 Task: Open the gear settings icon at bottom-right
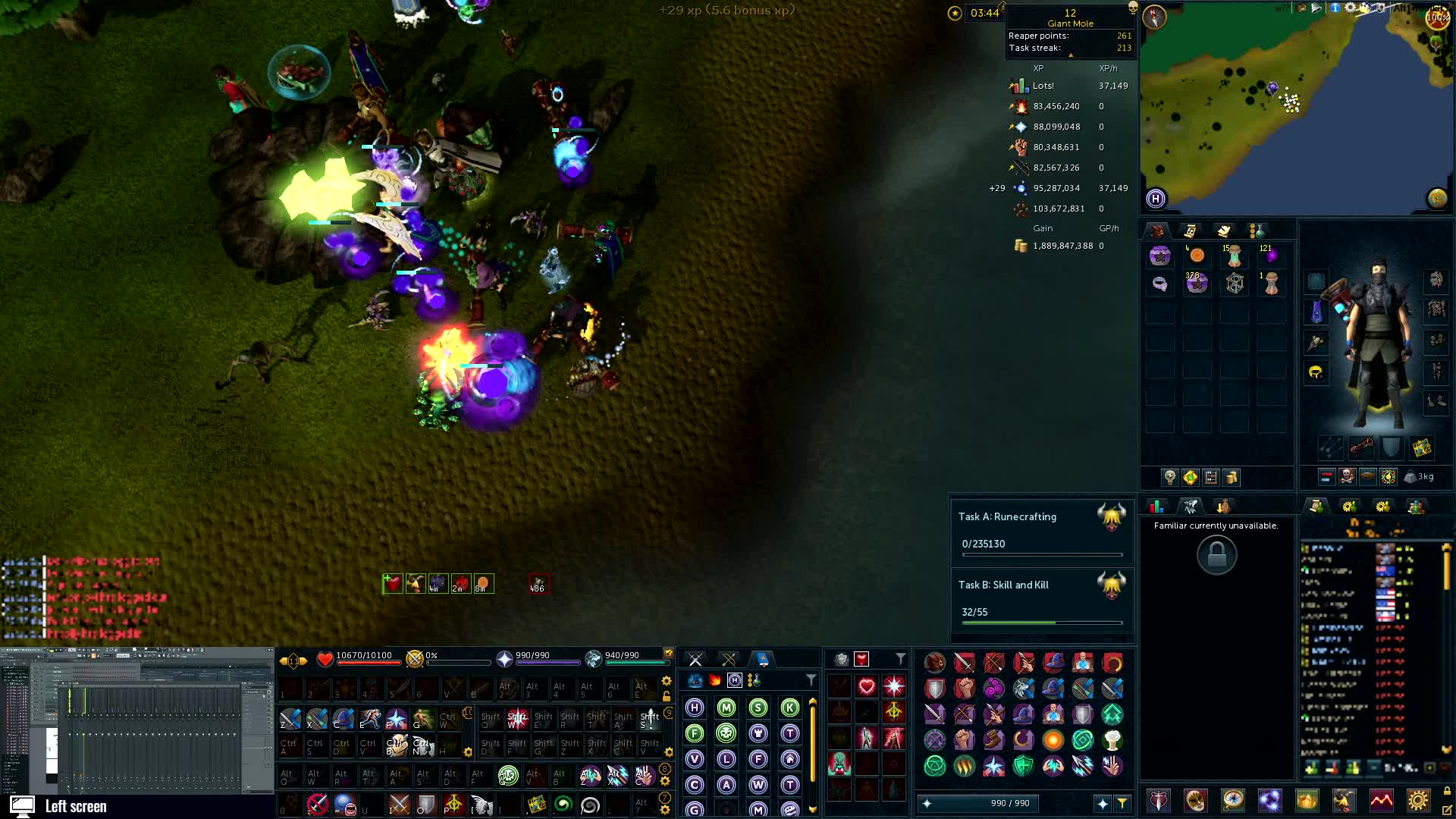tap(1418, 800)
